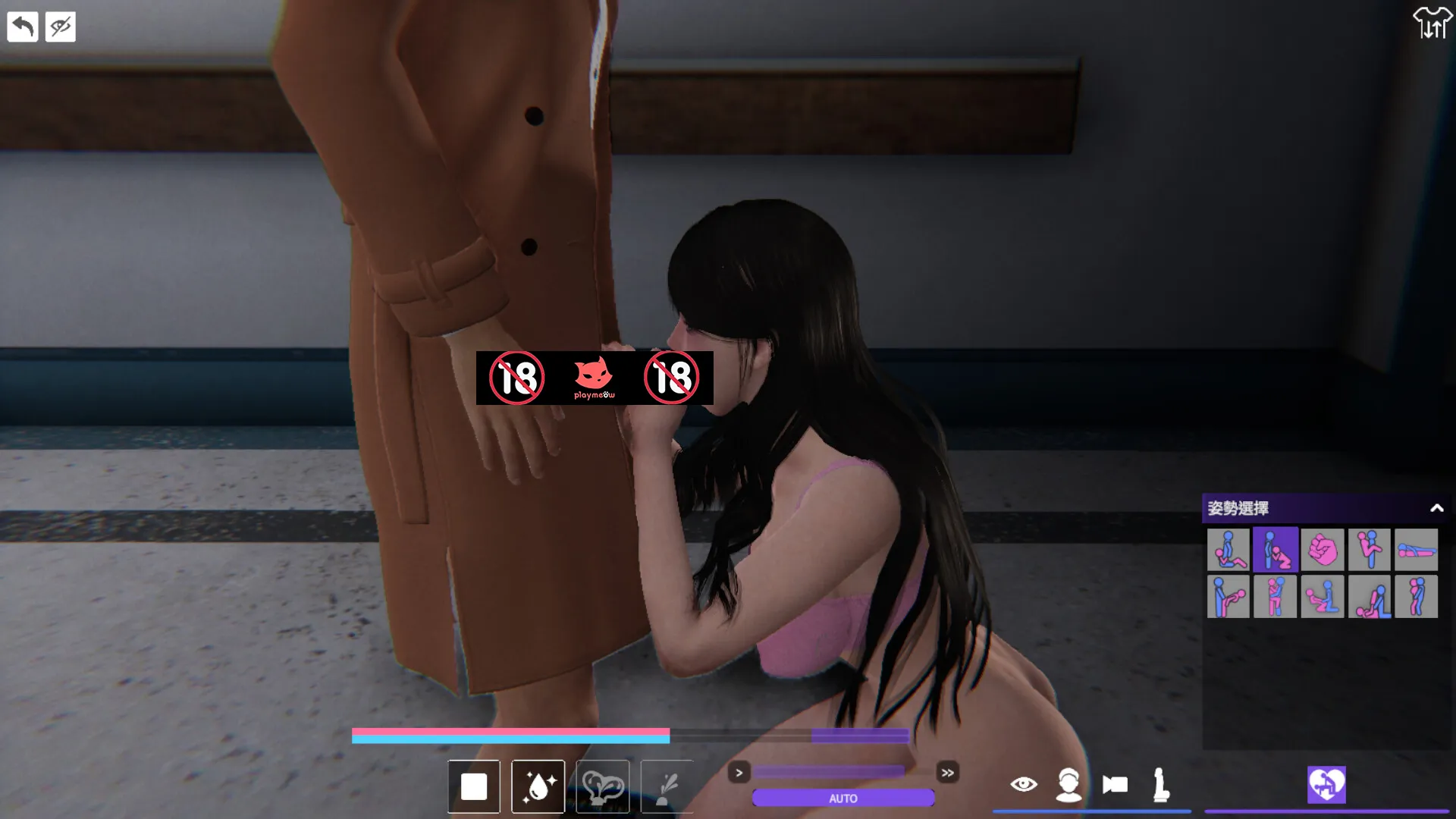Select the toy icon near bottom right

pos(1160,786)
